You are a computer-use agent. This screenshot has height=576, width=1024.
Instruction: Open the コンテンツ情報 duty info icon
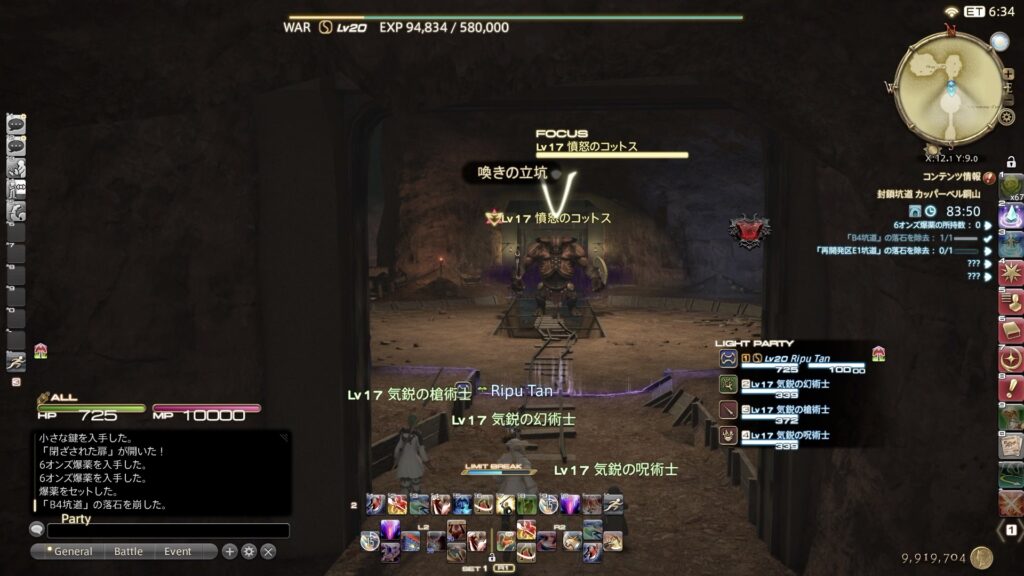click(x=989, y=176)
